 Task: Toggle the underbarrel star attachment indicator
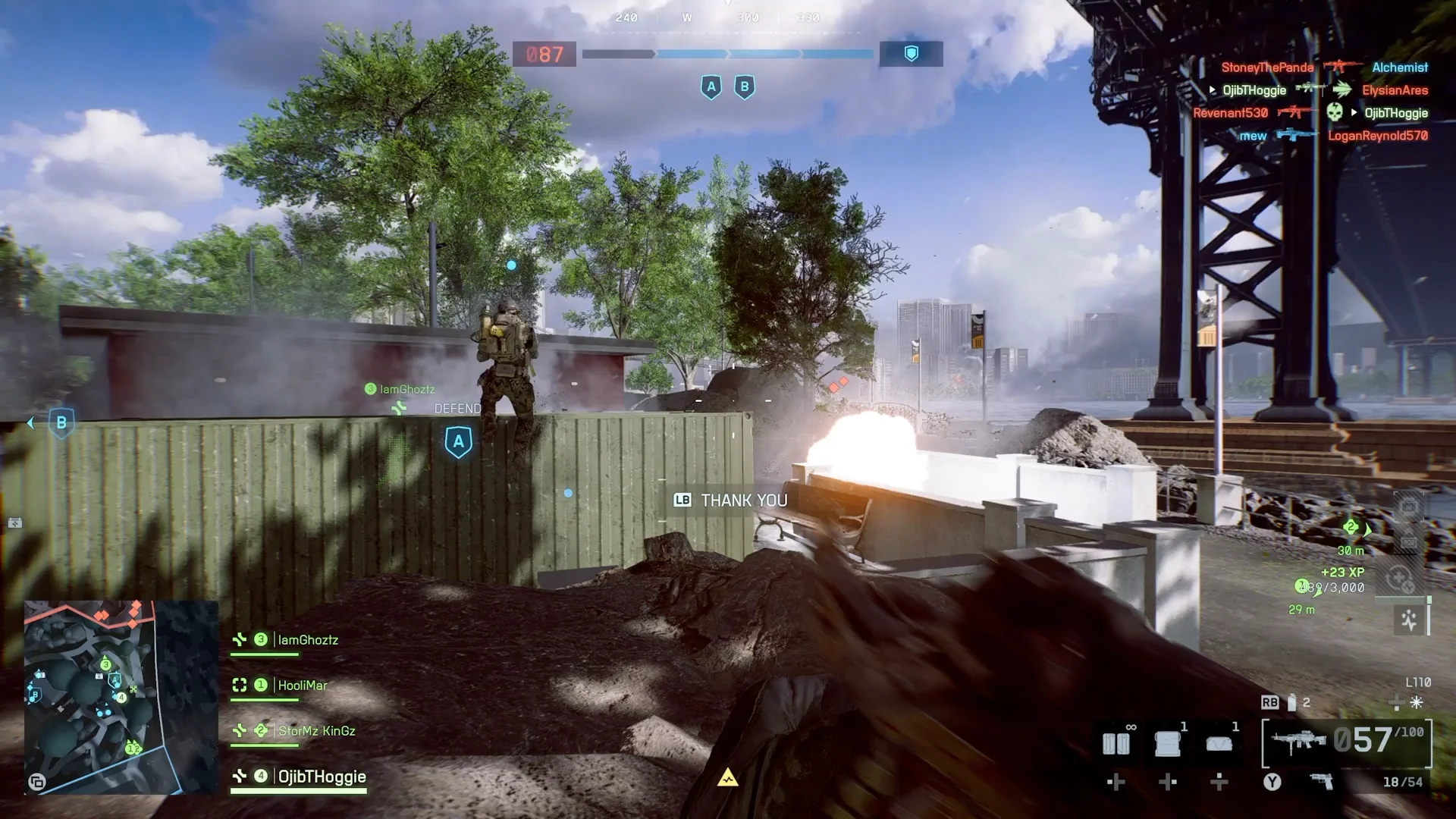coord(1417,702)
